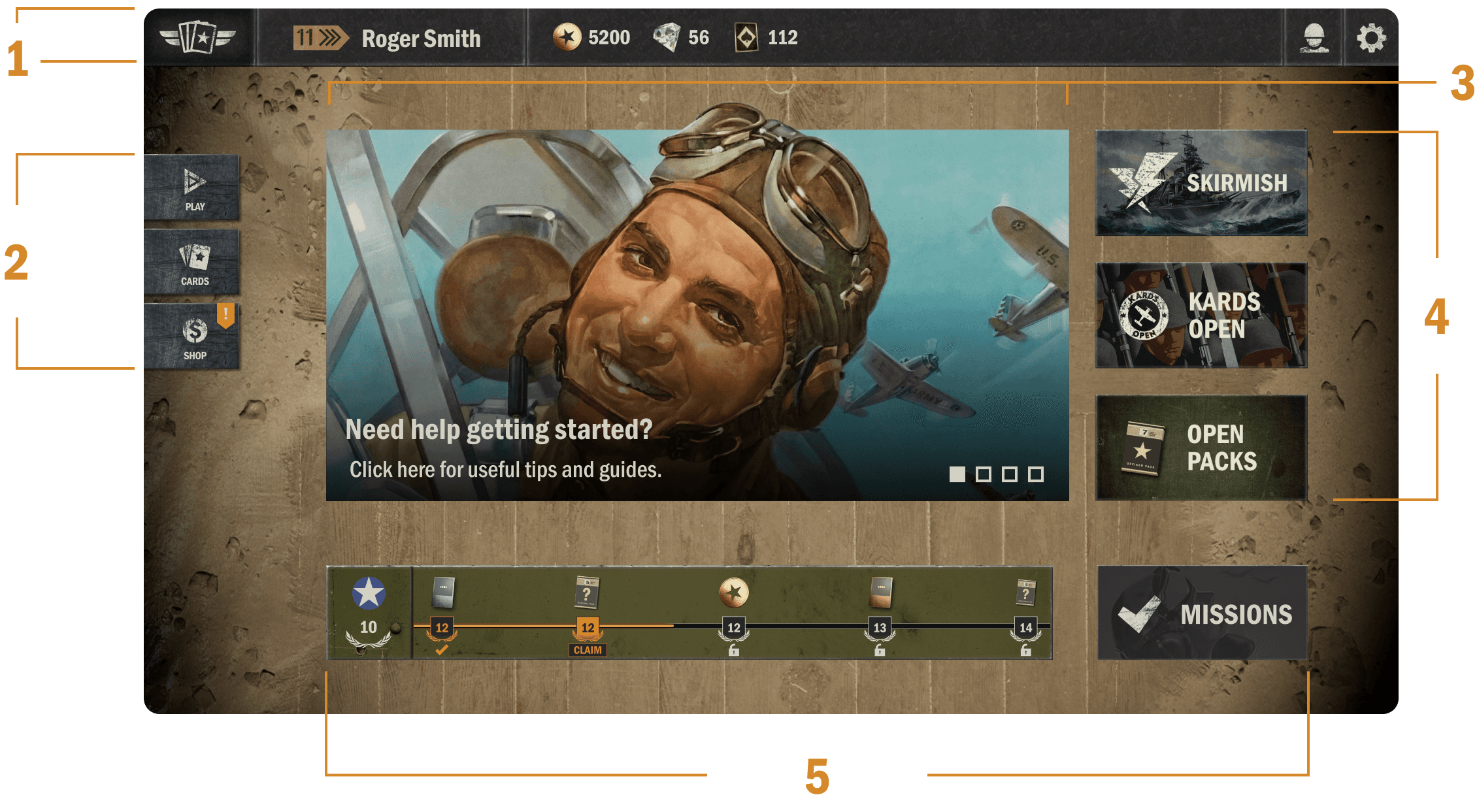This screenshot has height=812, width=1477.
Task: Start a Skirmish match
Action: click(1201, 182)
